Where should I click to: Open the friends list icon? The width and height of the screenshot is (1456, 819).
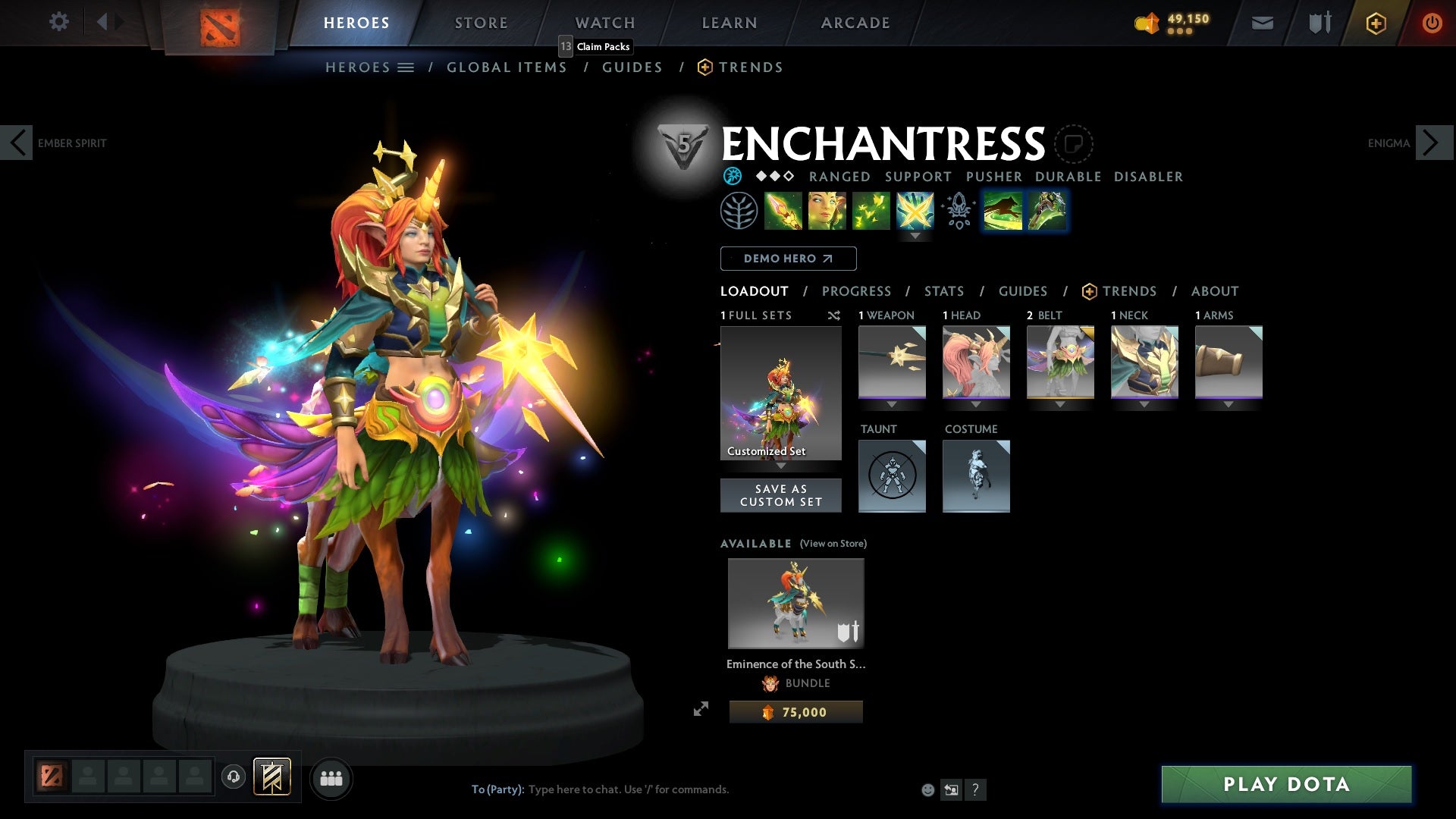tap(331, 778)
